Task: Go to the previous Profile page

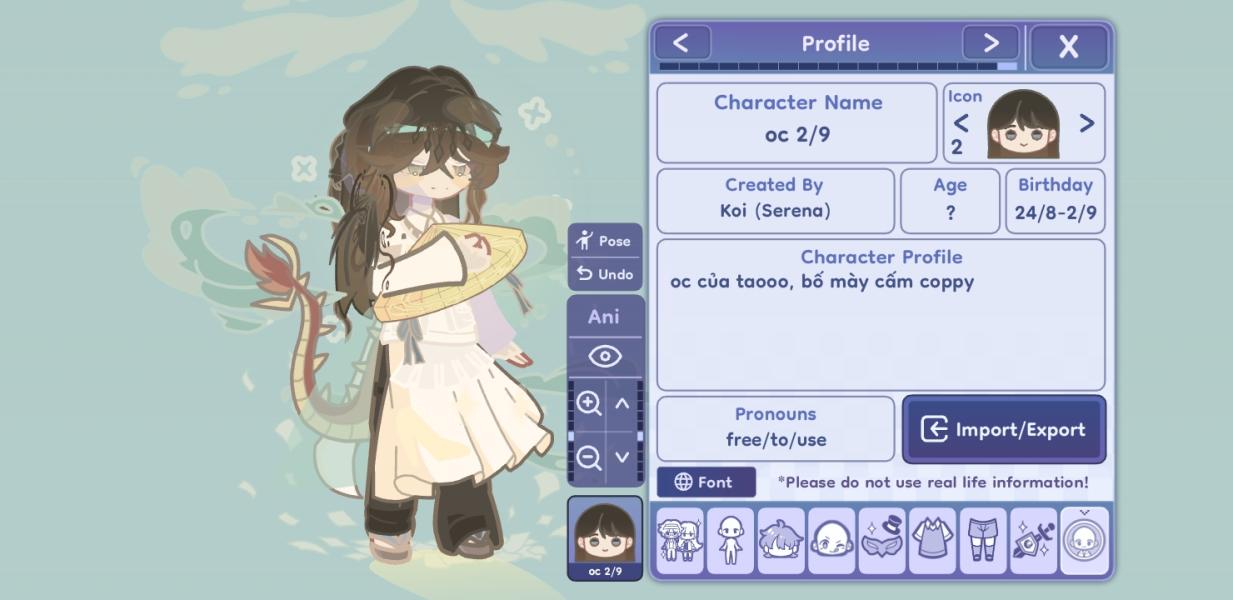Action: (x=681, y=43)
